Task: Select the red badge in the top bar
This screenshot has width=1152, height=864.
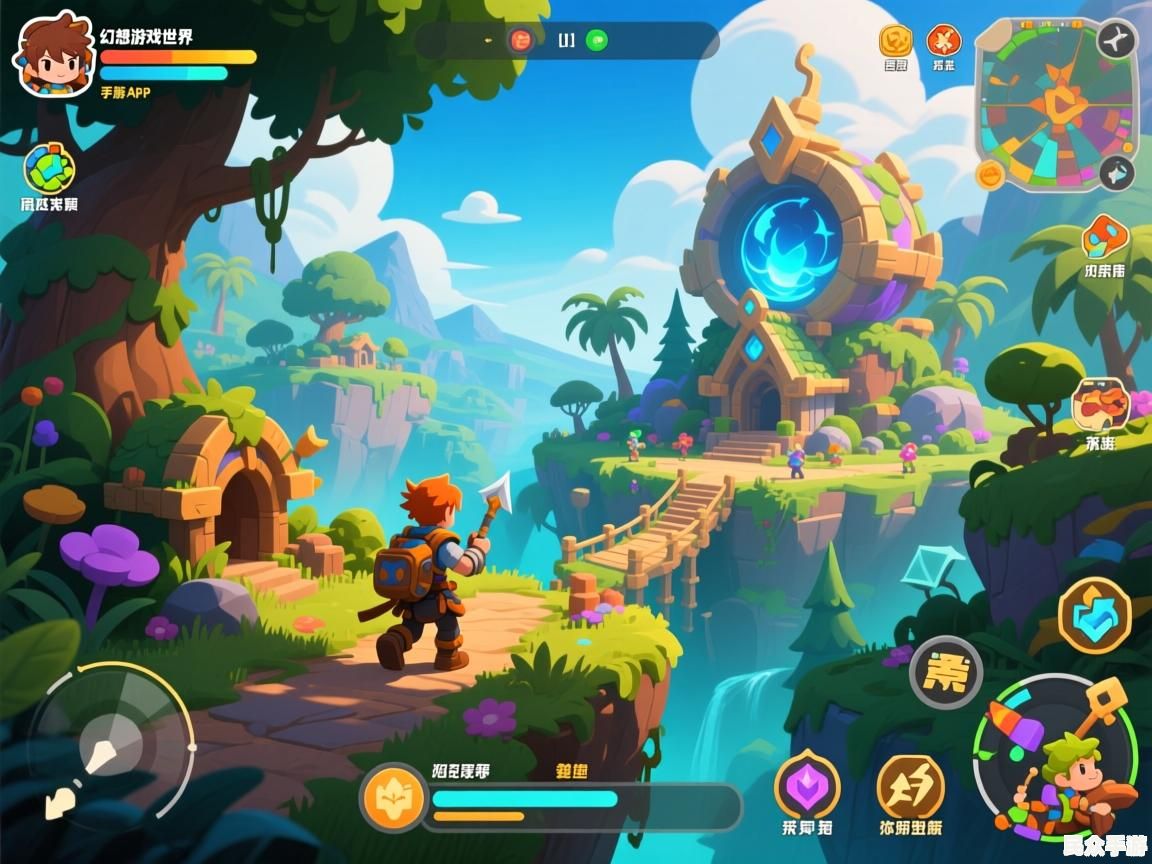Action: click(521, 40)
